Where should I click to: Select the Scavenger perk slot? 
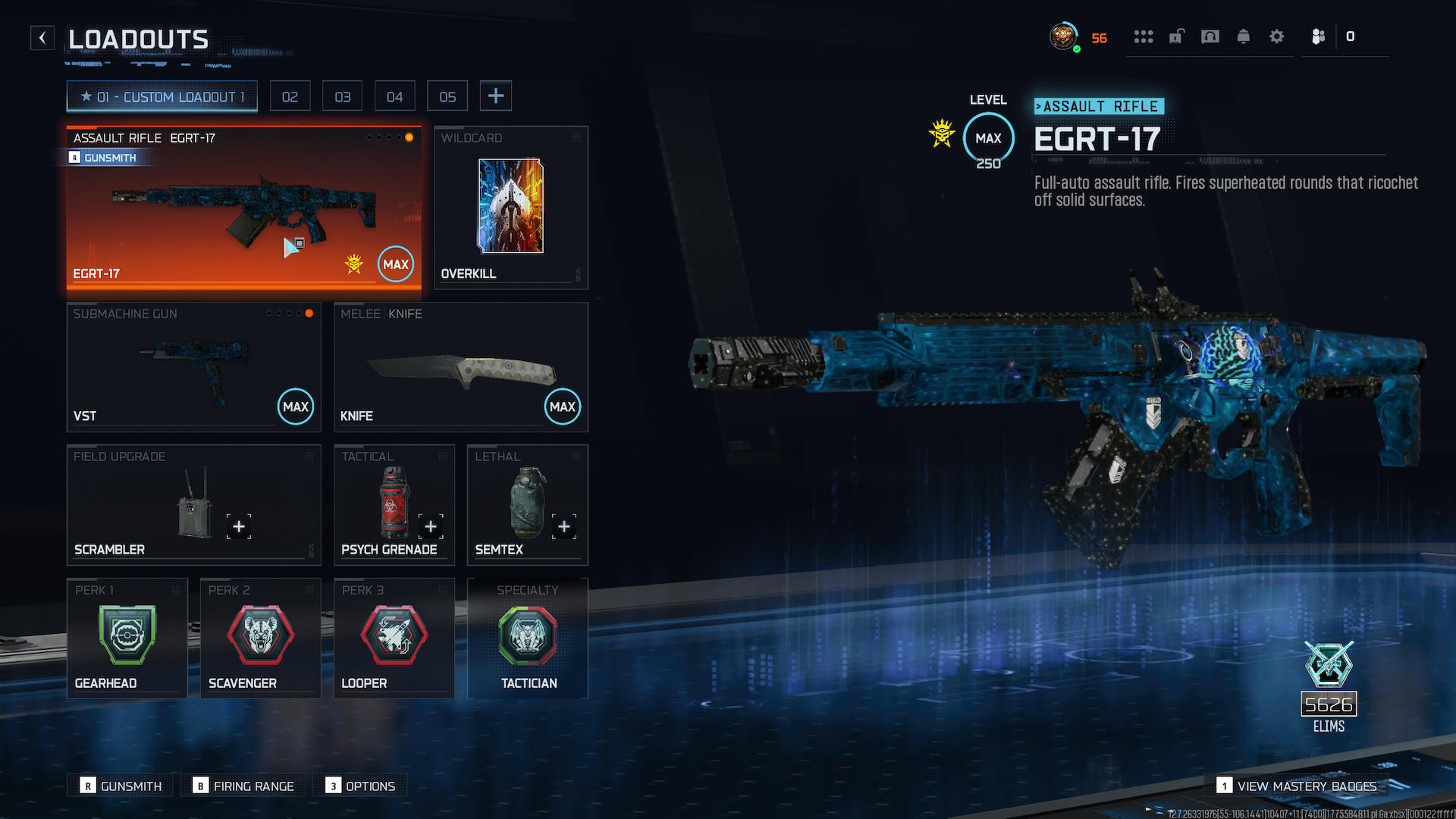point(260,639)
